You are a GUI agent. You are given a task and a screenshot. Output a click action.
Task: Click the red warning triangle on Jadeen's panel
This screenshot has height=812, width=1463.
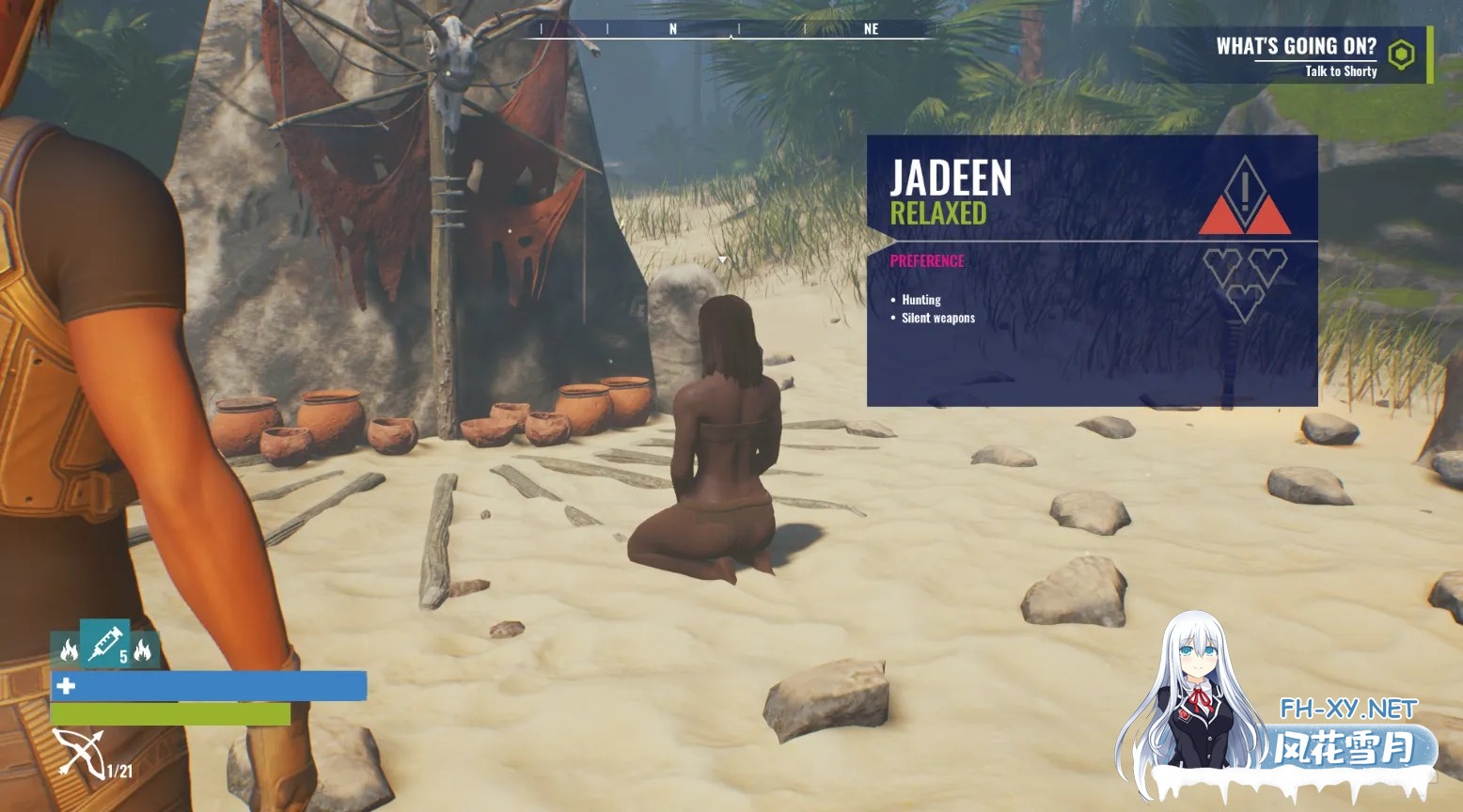pyautogui.click(x=1244, y=198)
